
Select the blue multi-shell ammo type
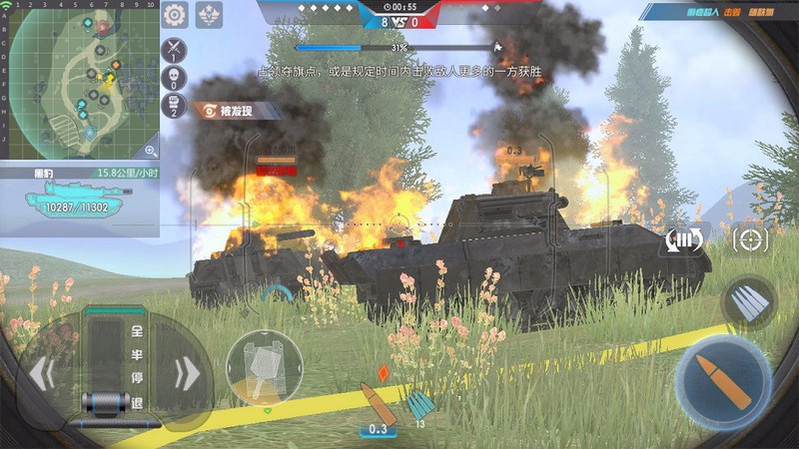point(420,405)
